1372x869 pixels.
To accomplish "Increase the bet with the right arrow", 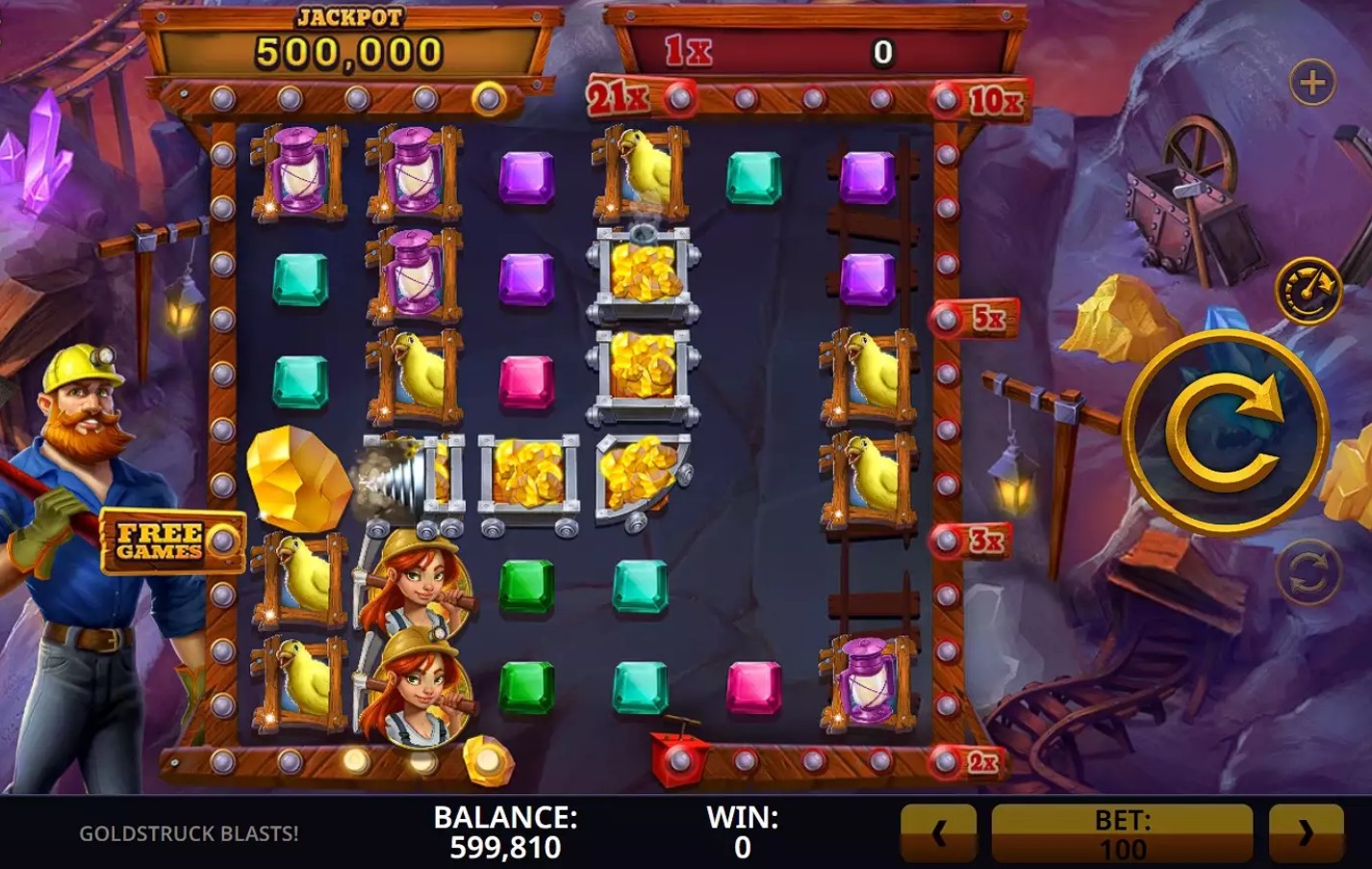I will point(1306,833).
